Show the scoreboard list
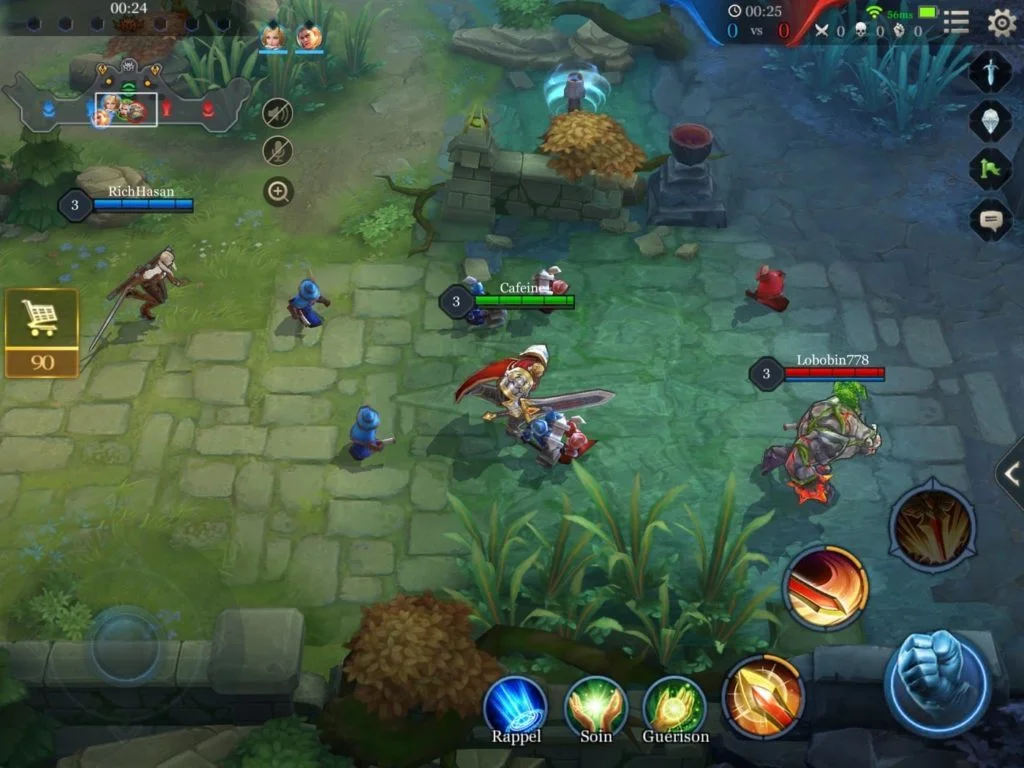 [956, 22]
